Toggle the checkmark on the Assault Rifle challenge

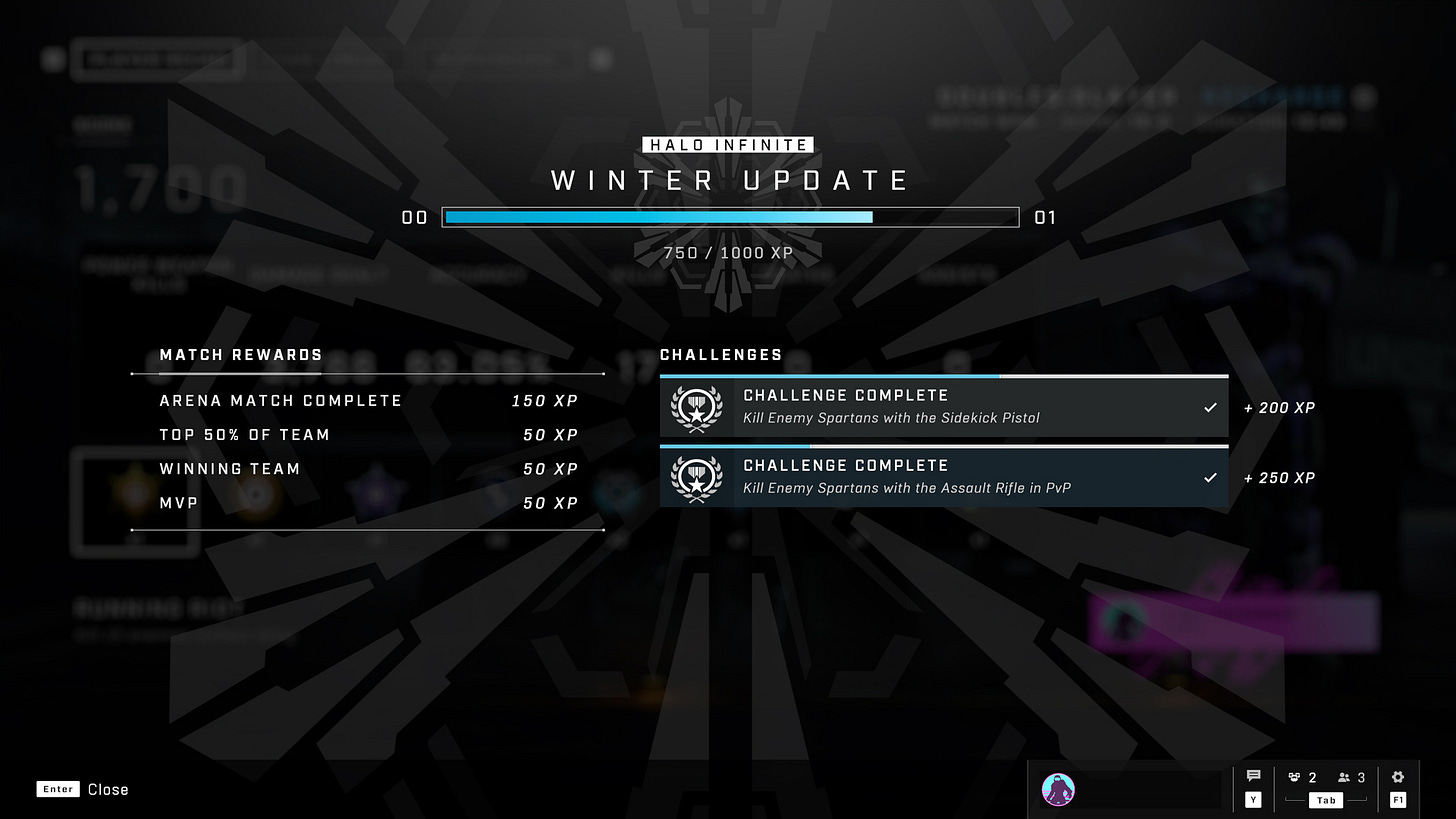coord(1210,478)
